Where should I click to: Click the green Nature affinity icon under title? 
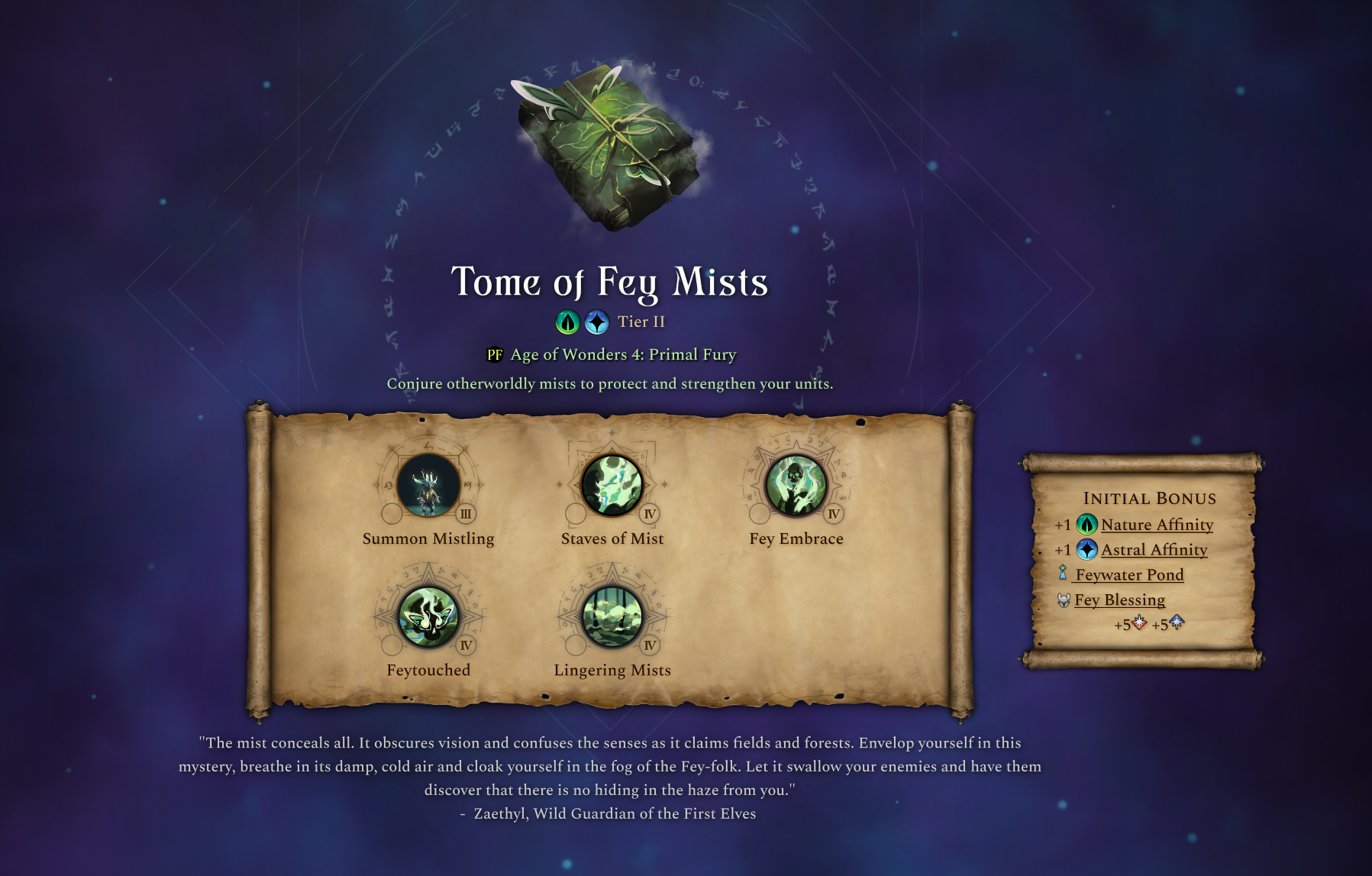click(567, 322)
